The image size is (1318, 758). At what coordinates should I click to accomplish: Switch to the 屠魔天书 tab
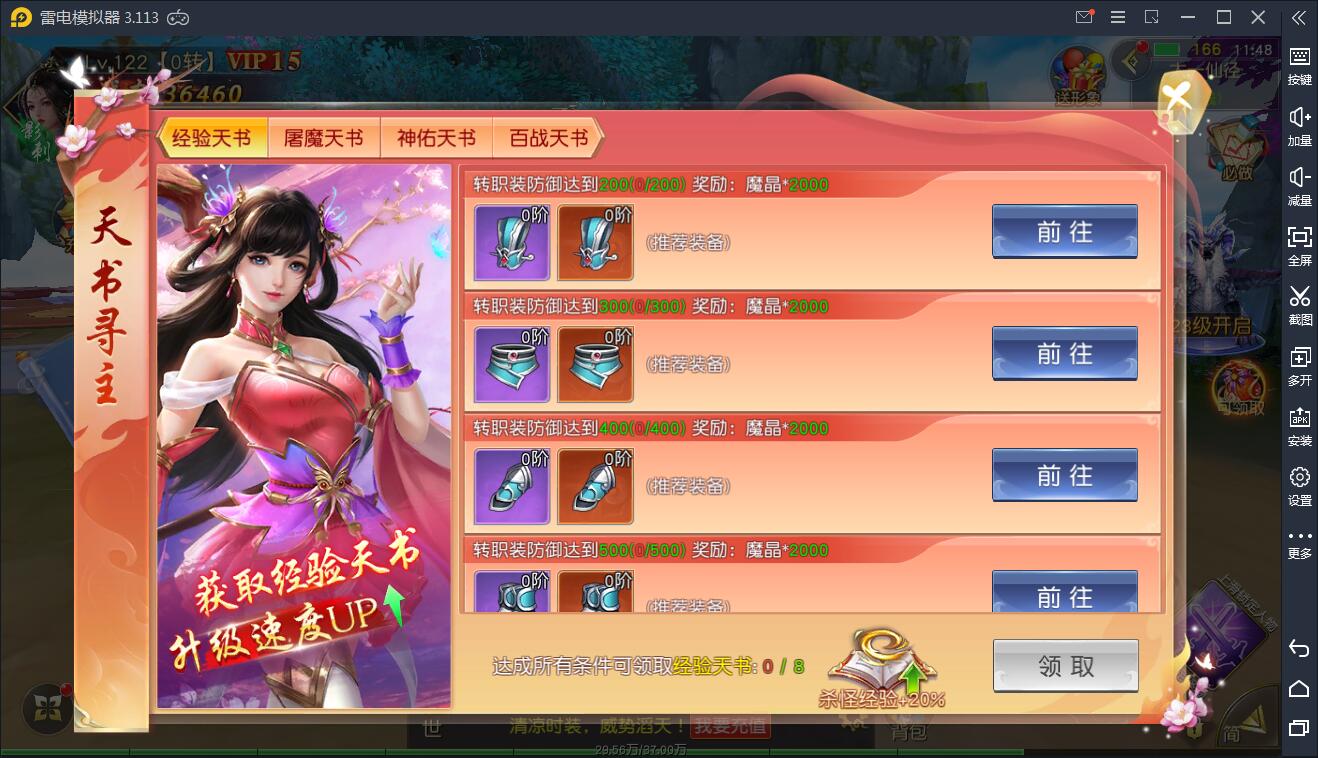[x=324, y=137]
